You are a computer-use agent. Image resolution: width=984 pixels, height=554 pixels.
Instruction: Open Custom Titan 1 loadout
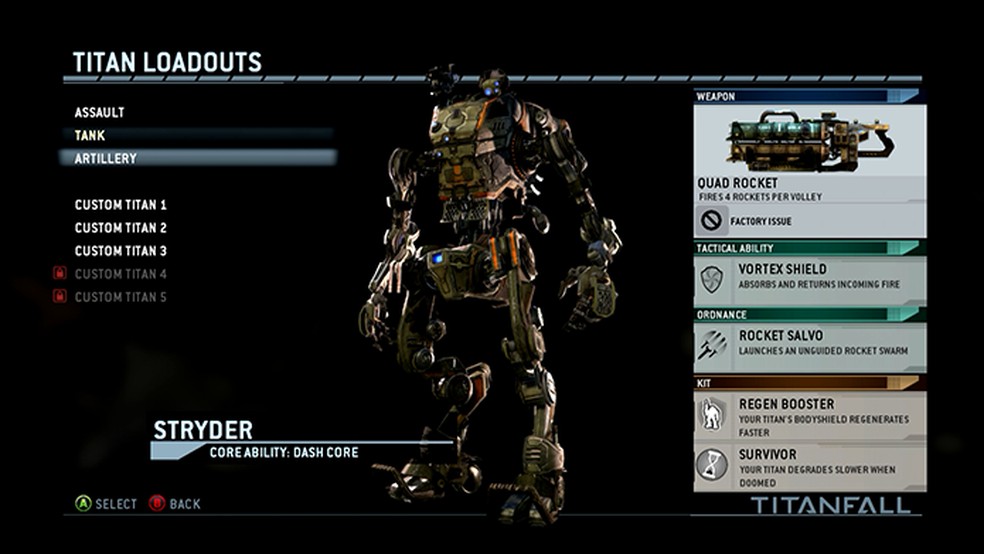(x=121, y=205)
